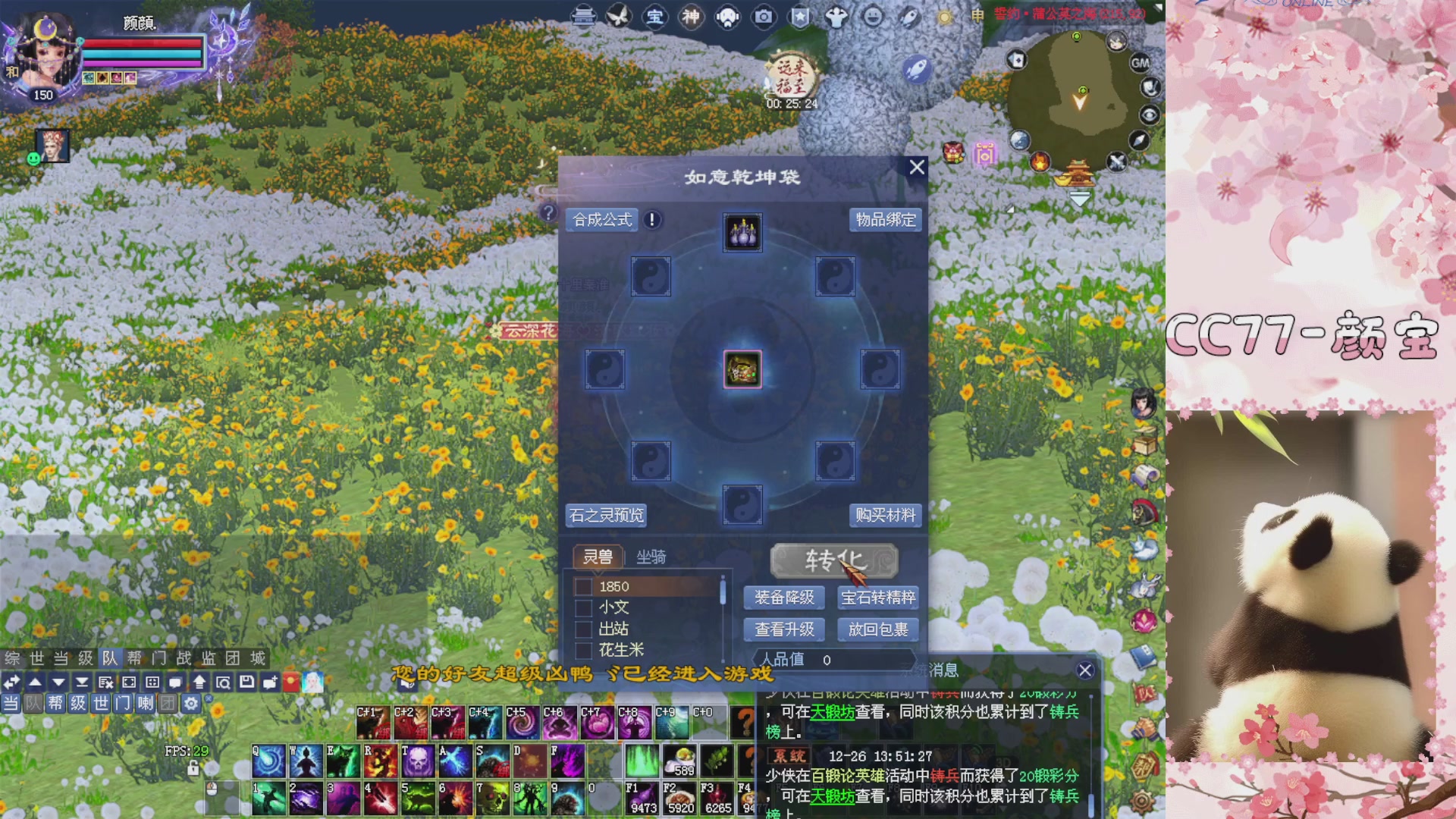Expand the chat panel with the up arrow

click(199, 682)
